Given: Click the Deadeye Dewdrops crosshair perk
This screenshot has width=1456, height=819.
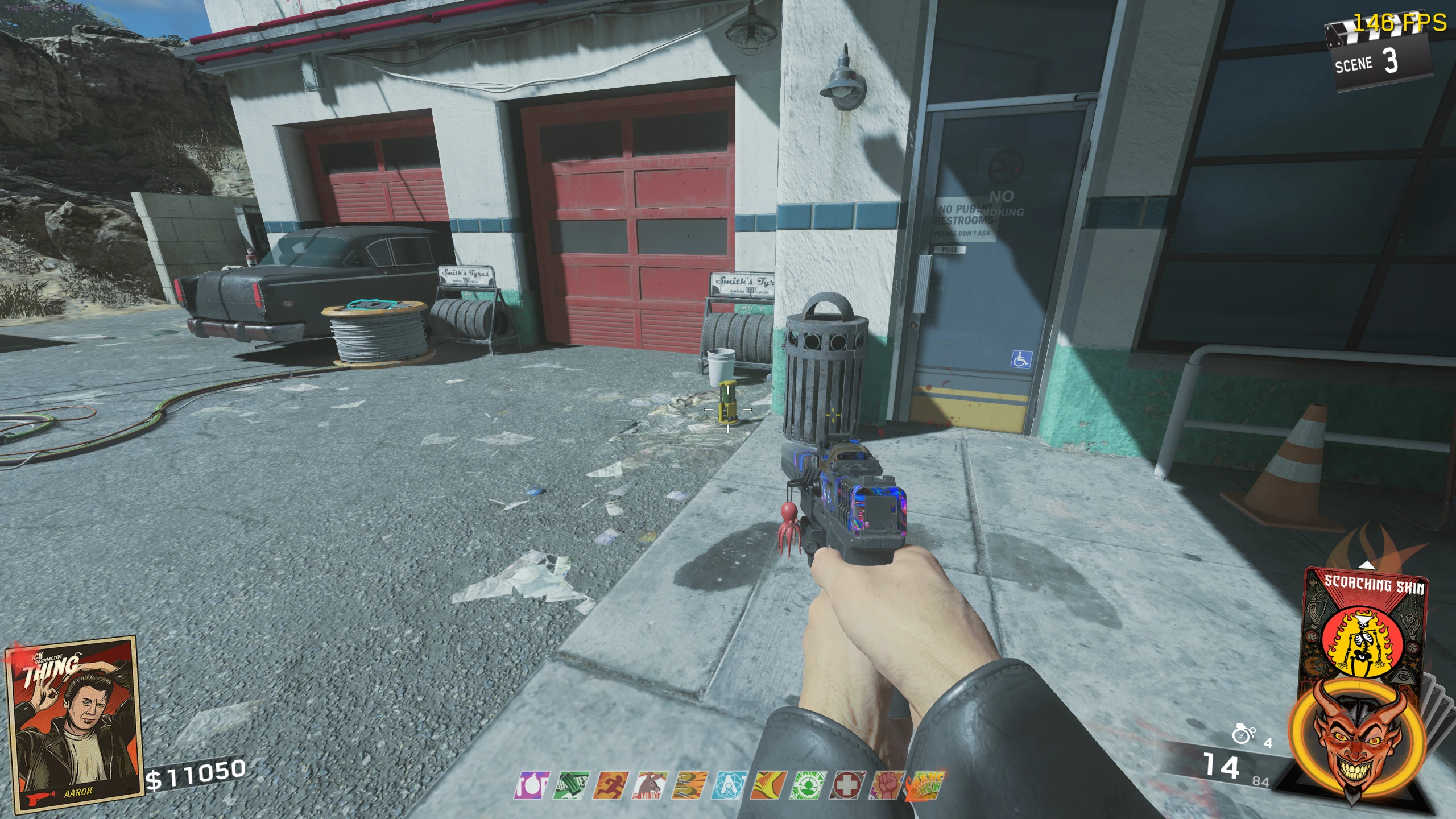Looking at the screenshot, I should [806, 785].
